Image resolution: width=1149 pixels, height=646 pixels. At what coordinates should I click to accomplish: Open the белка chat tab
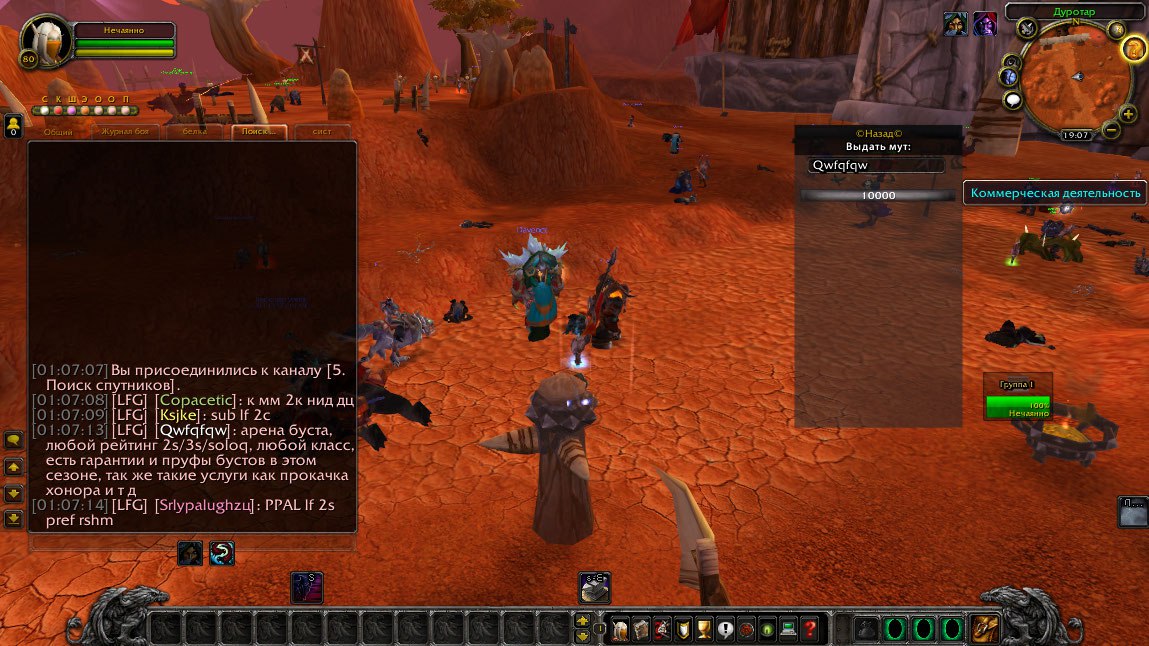click(193, 132)
